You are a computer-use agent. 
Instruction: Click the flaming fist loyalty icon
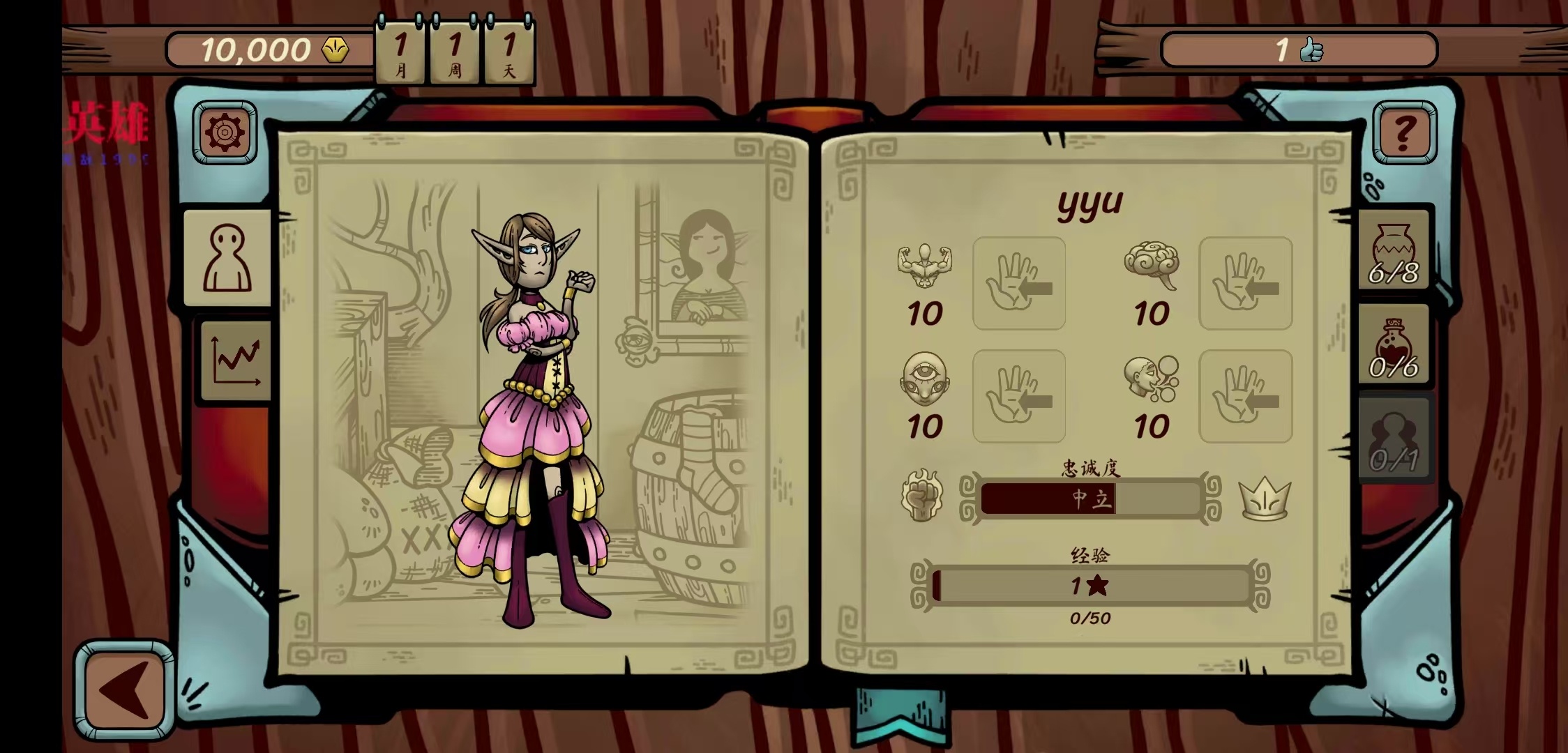tap(921, 496)
